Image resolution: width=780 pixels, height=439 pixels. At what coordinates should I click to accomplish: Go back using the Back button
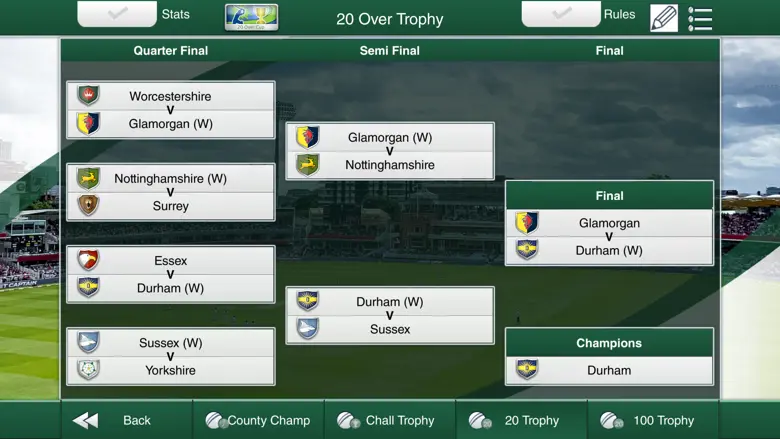click(112, 420)
